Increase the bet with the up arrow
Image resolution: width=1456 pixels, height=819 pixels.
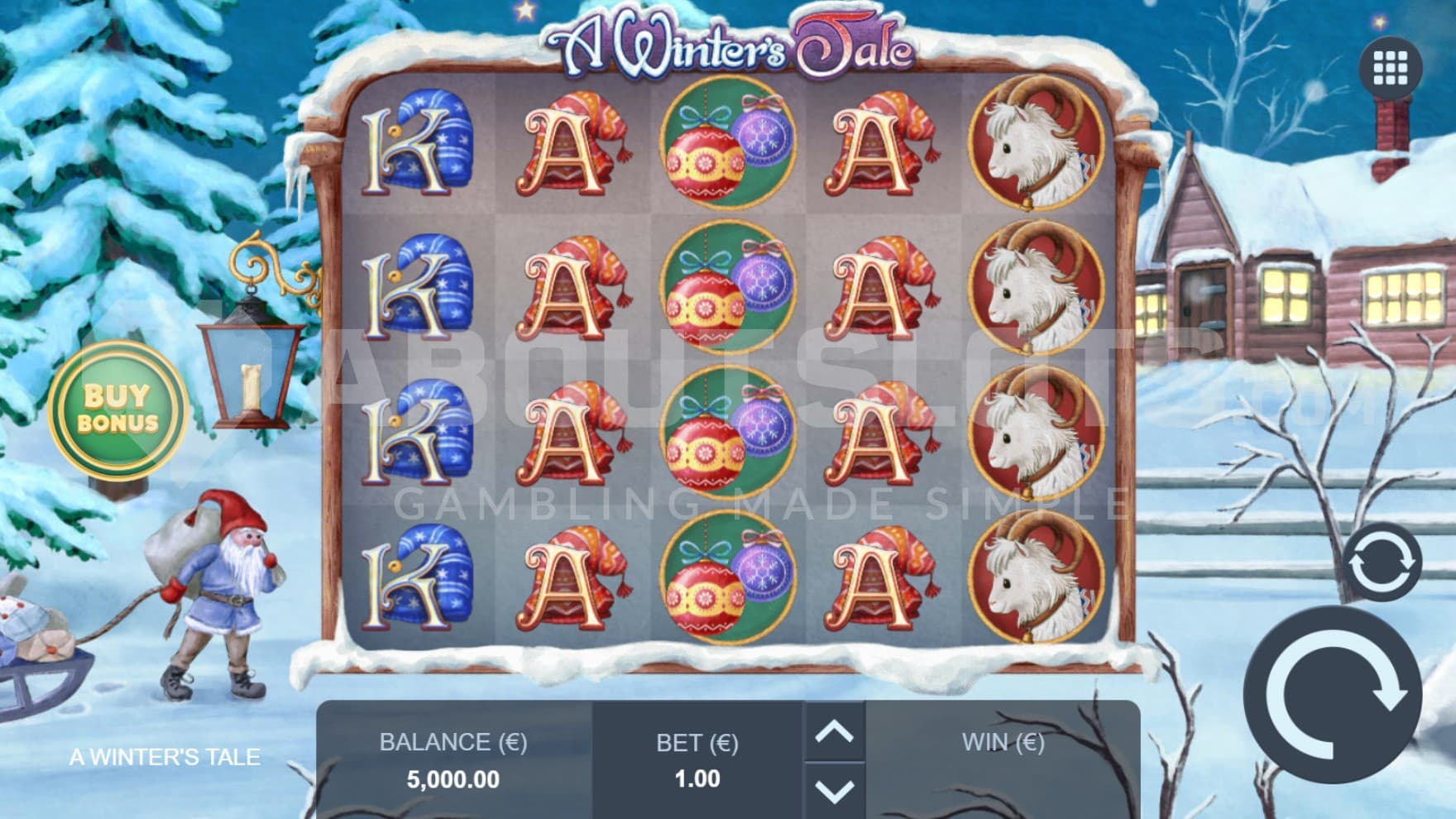pos(834,731)
